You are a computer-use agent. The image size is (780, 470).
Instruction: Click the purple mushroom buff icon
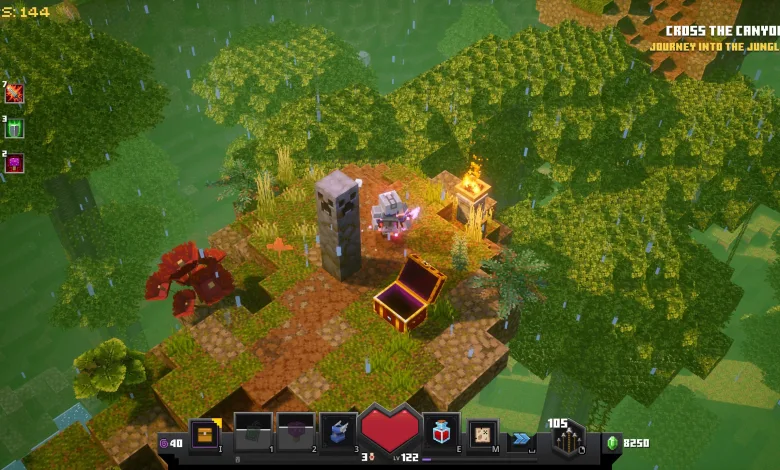14,162
